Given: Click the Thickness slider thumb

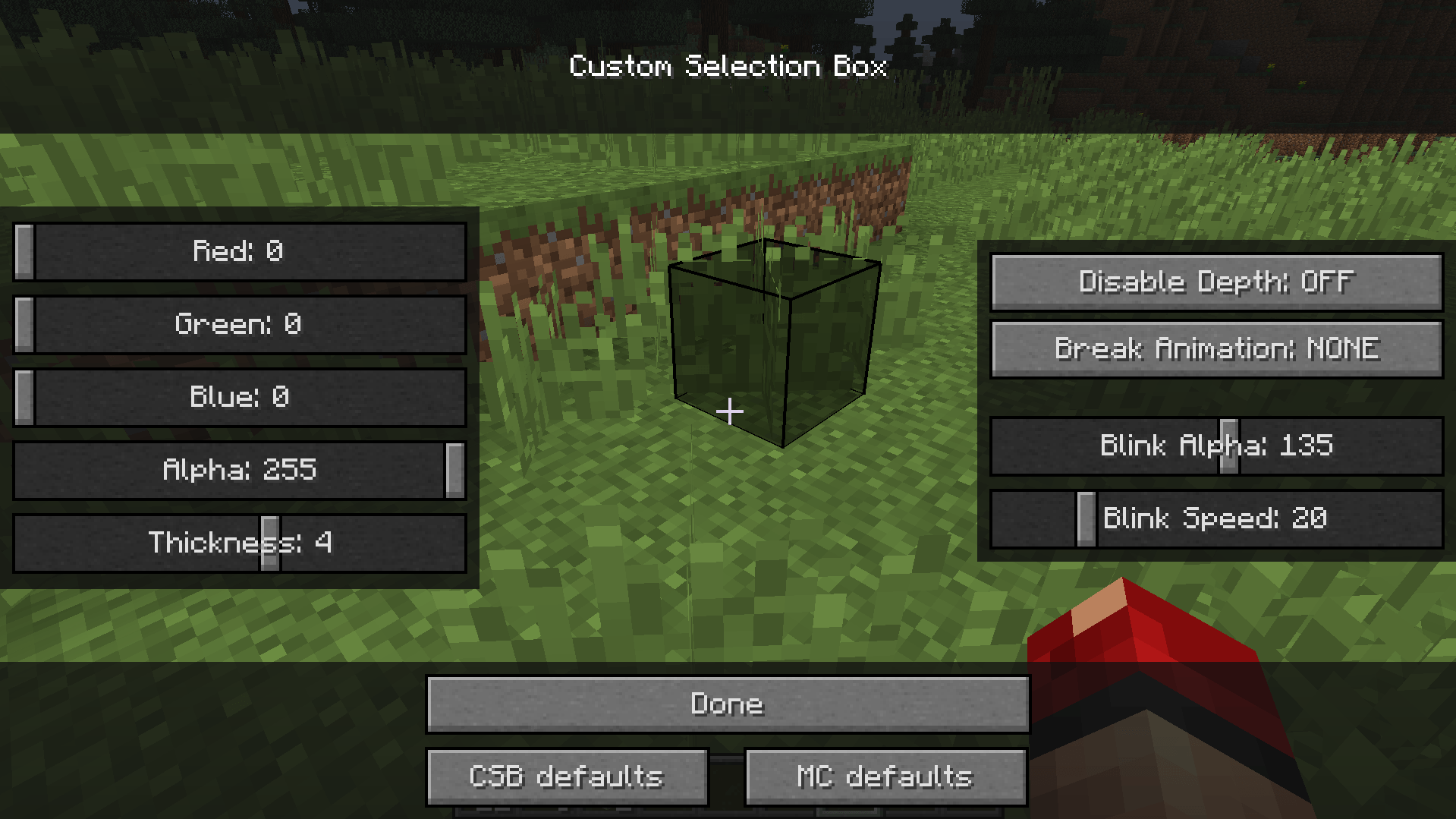Looking at the screenshot, I should [x=269, y=543].
